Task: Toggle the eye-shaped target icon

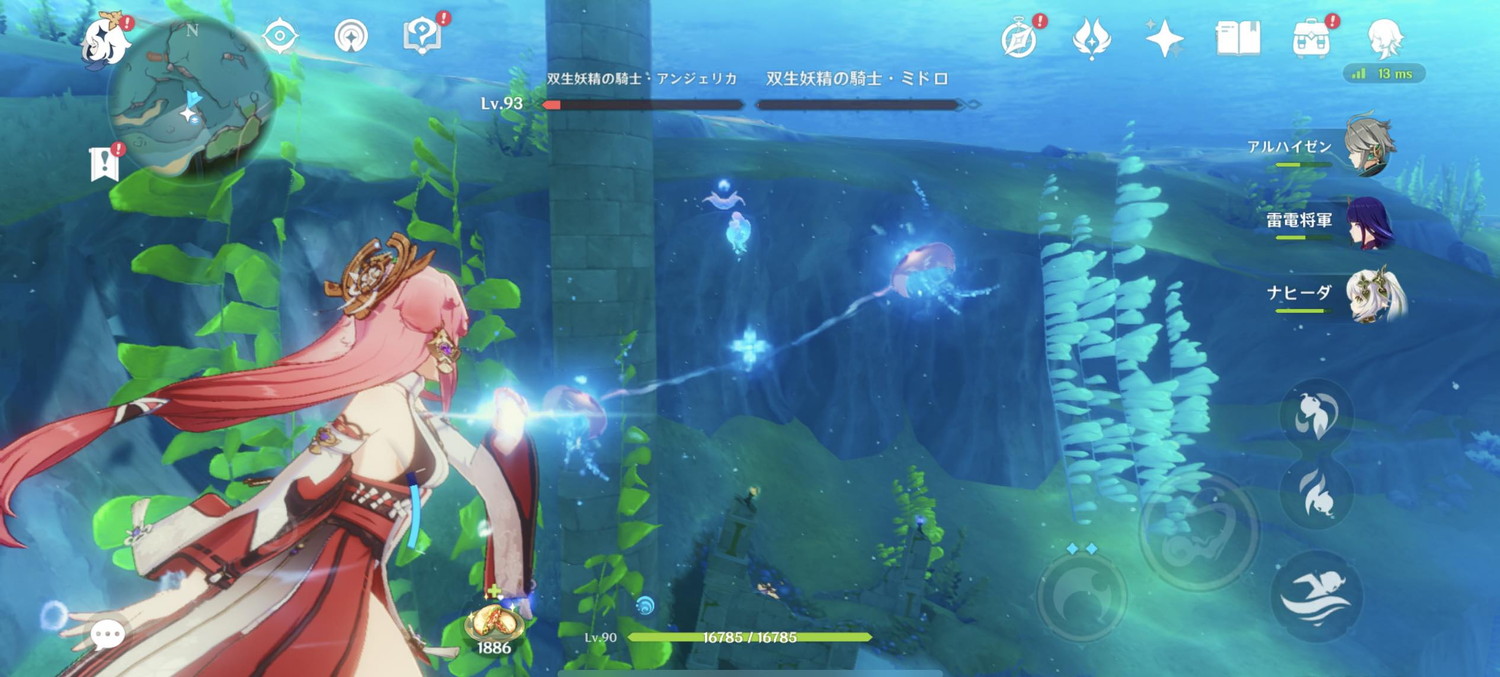Action: click(x=280, y=37)
